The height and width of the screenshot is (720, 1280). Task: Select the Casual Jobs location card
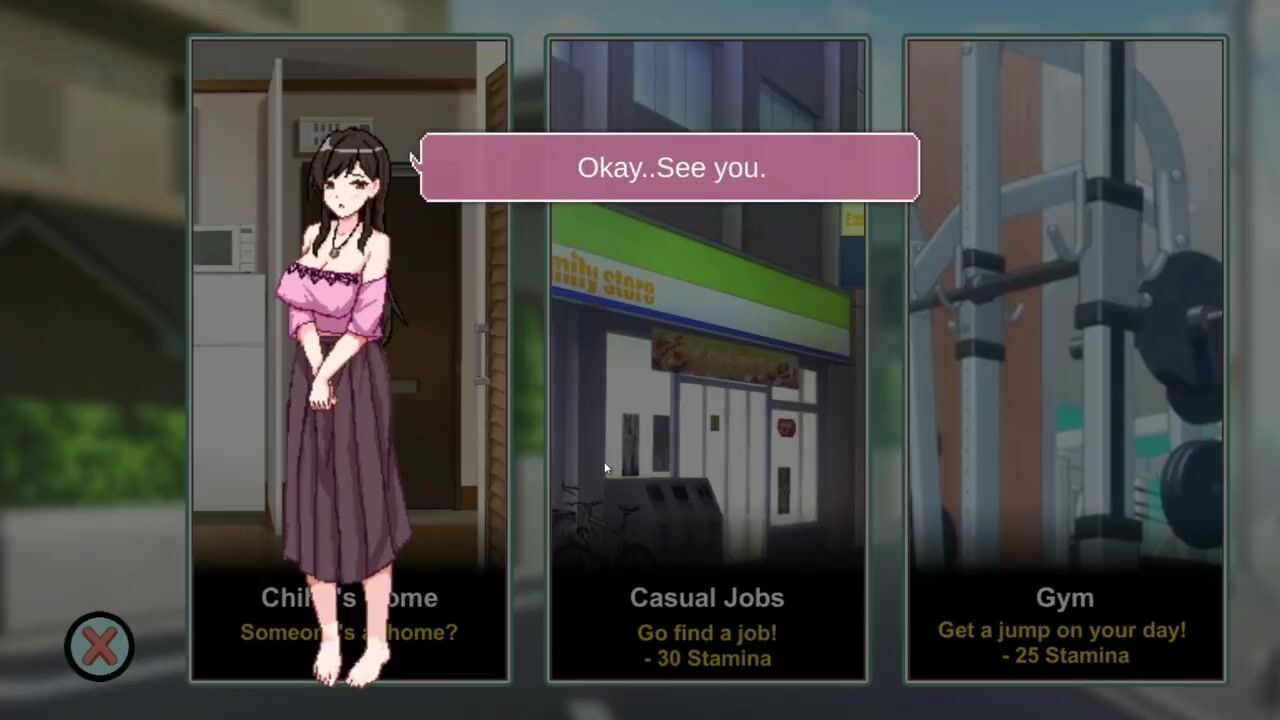click(x=707, y=400)
